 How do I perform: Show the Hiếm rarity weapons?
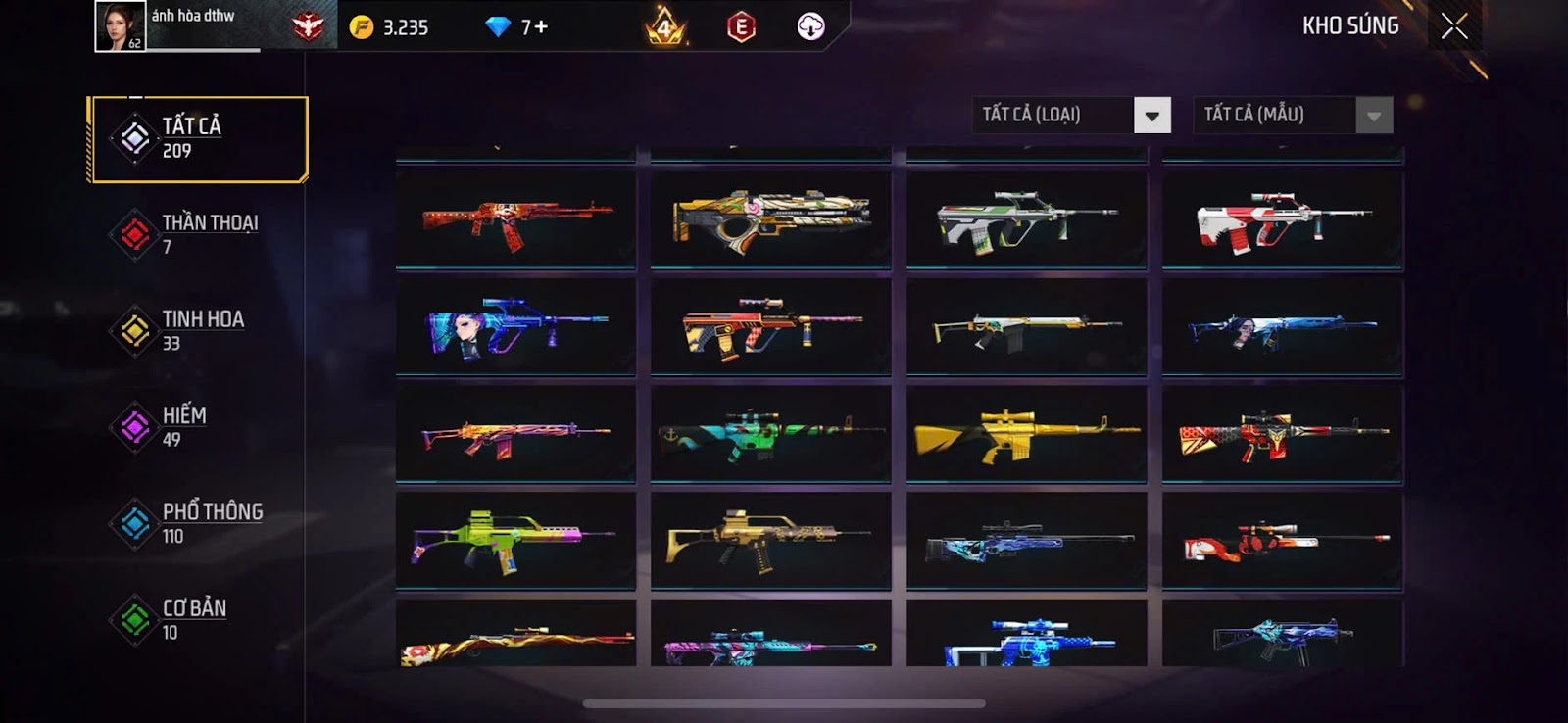click(199, 426)
